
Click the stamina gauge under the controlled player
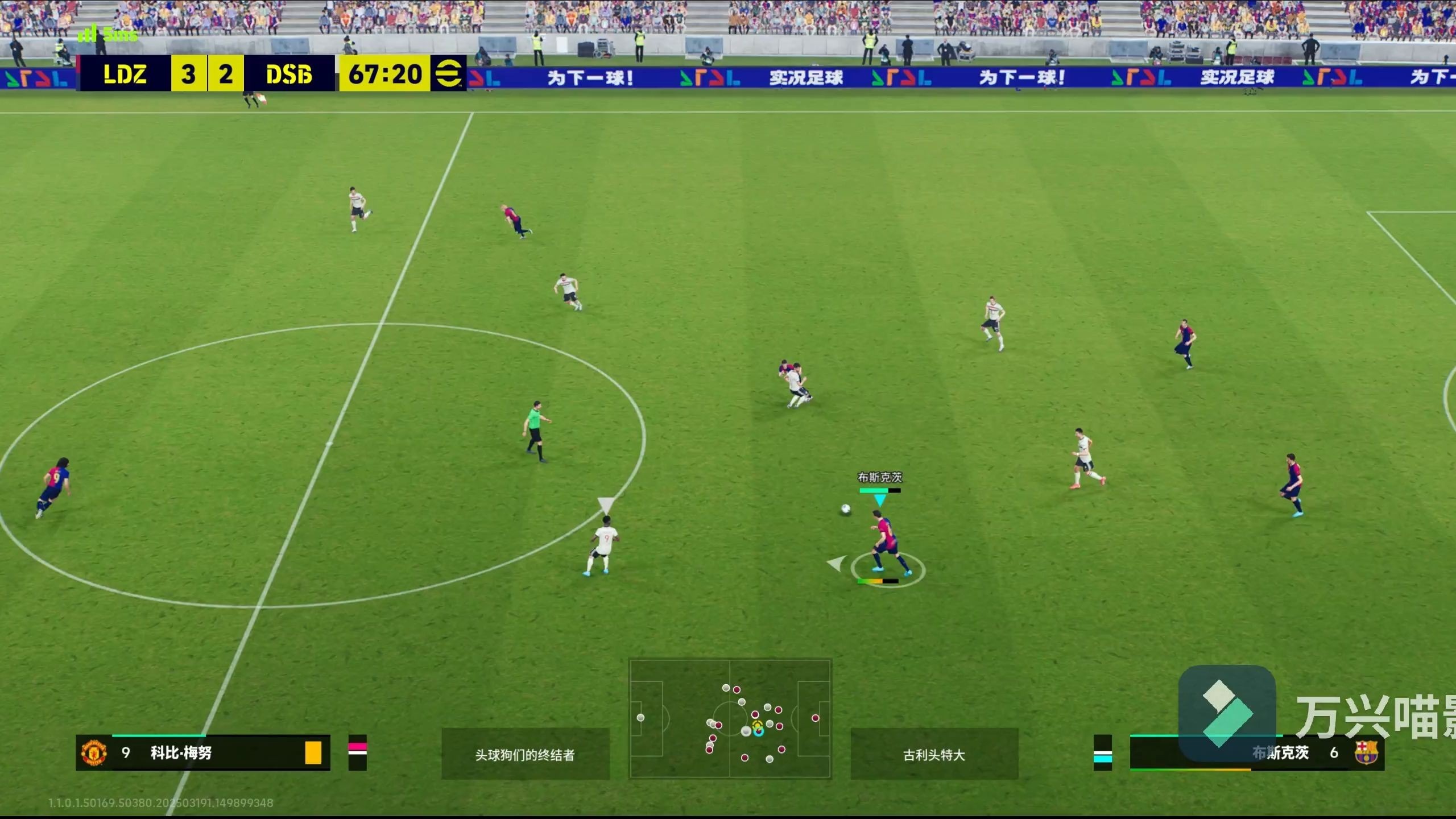tap(879, 581)
